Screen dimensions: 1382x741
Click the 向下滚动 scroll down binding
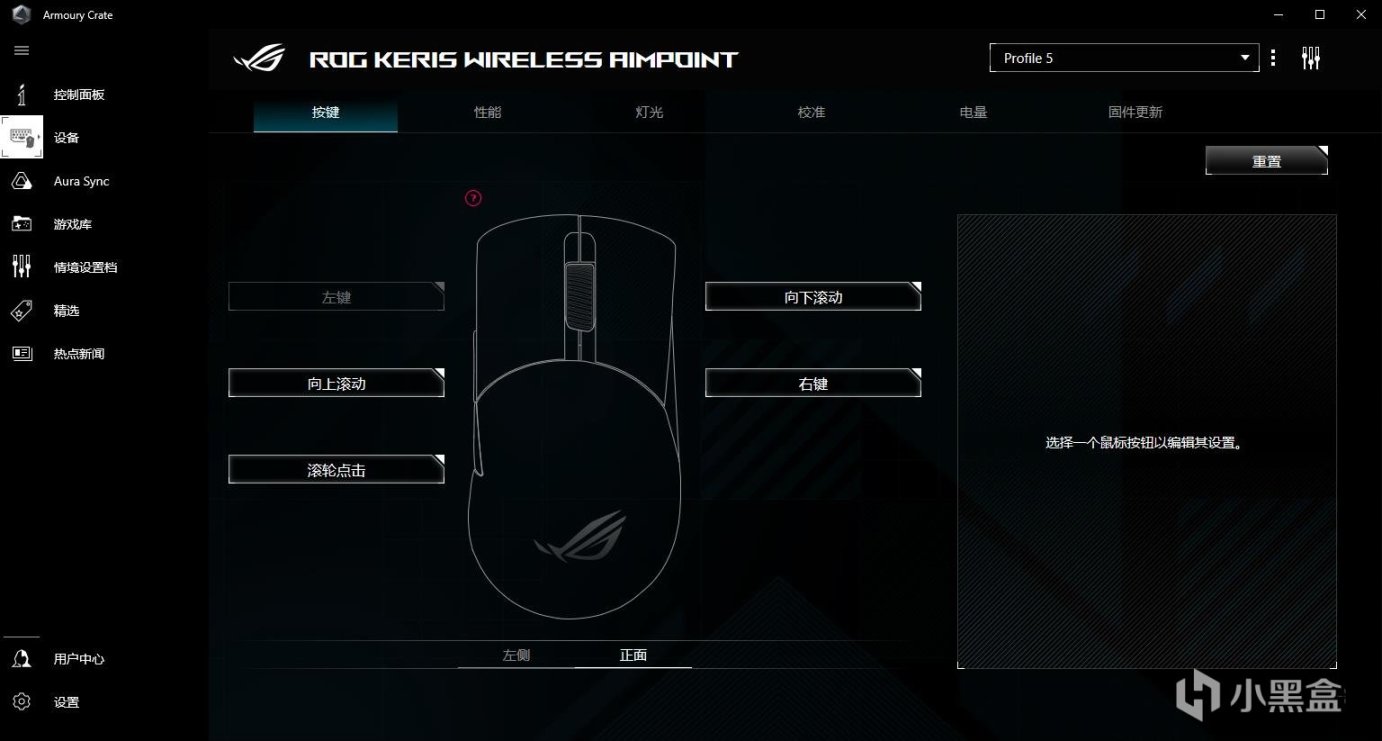812,296
